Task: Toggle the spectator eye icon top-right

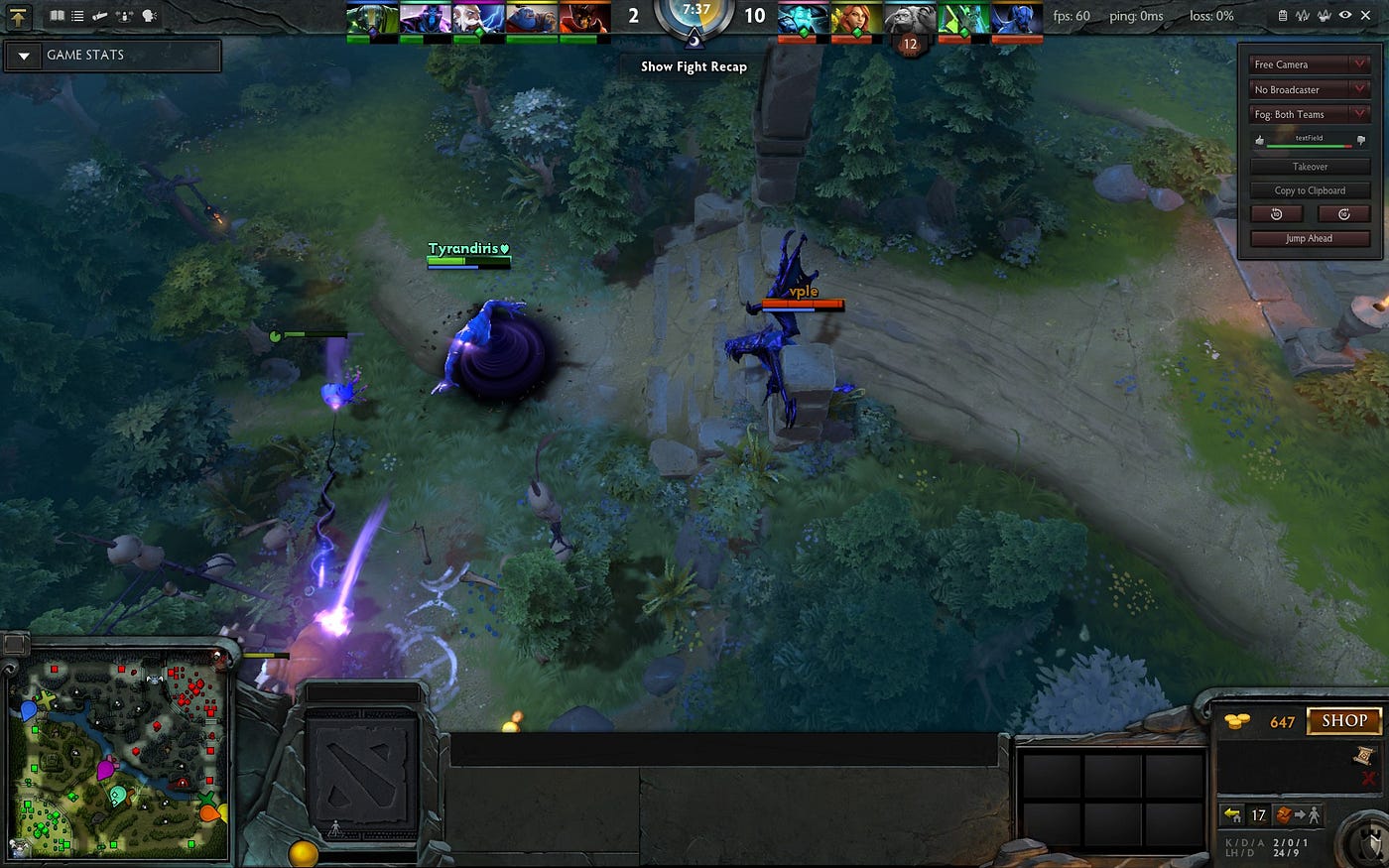Action: coord(1345,15)
